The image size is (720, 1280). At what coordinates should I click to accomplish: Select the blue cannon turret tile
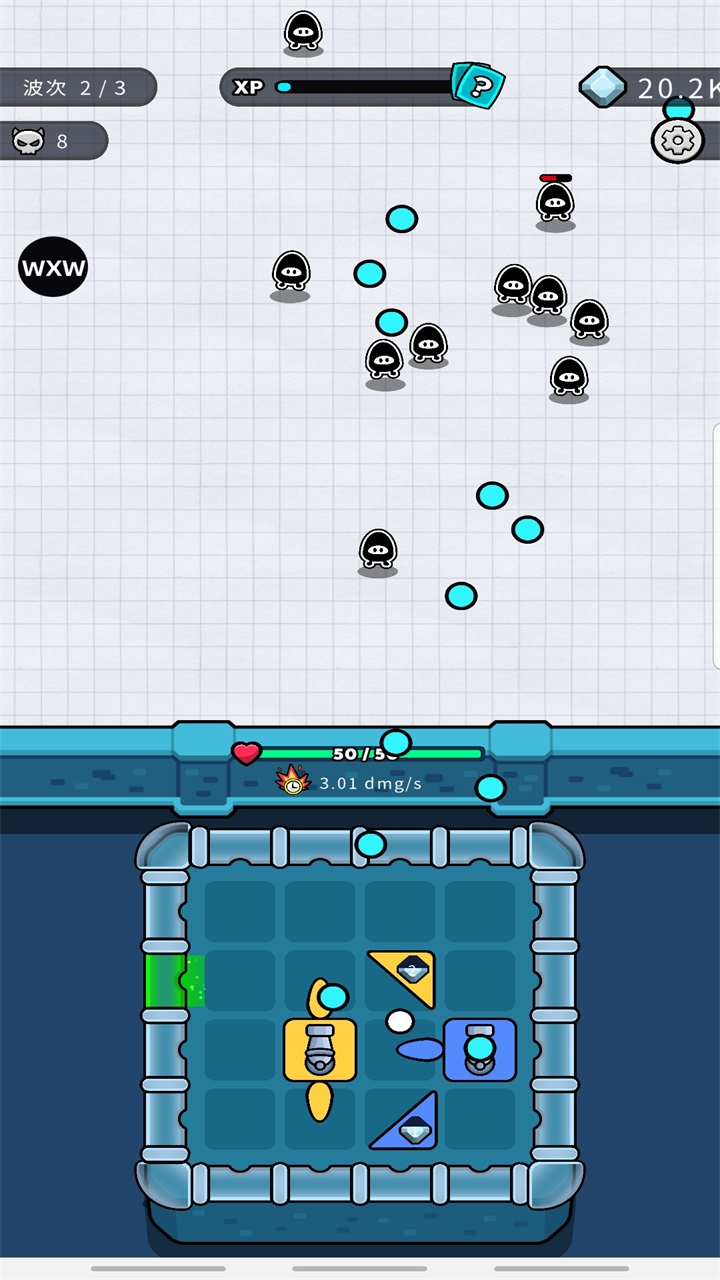point(480,1050)
